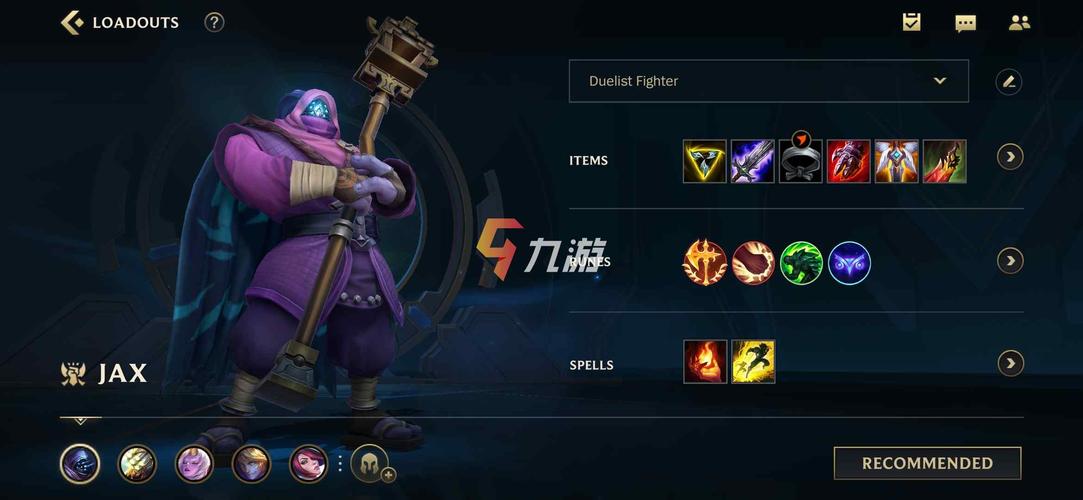Select the grey boots item icon
This screenshot has width=1083, height=500.
click(x=800, y=162)
